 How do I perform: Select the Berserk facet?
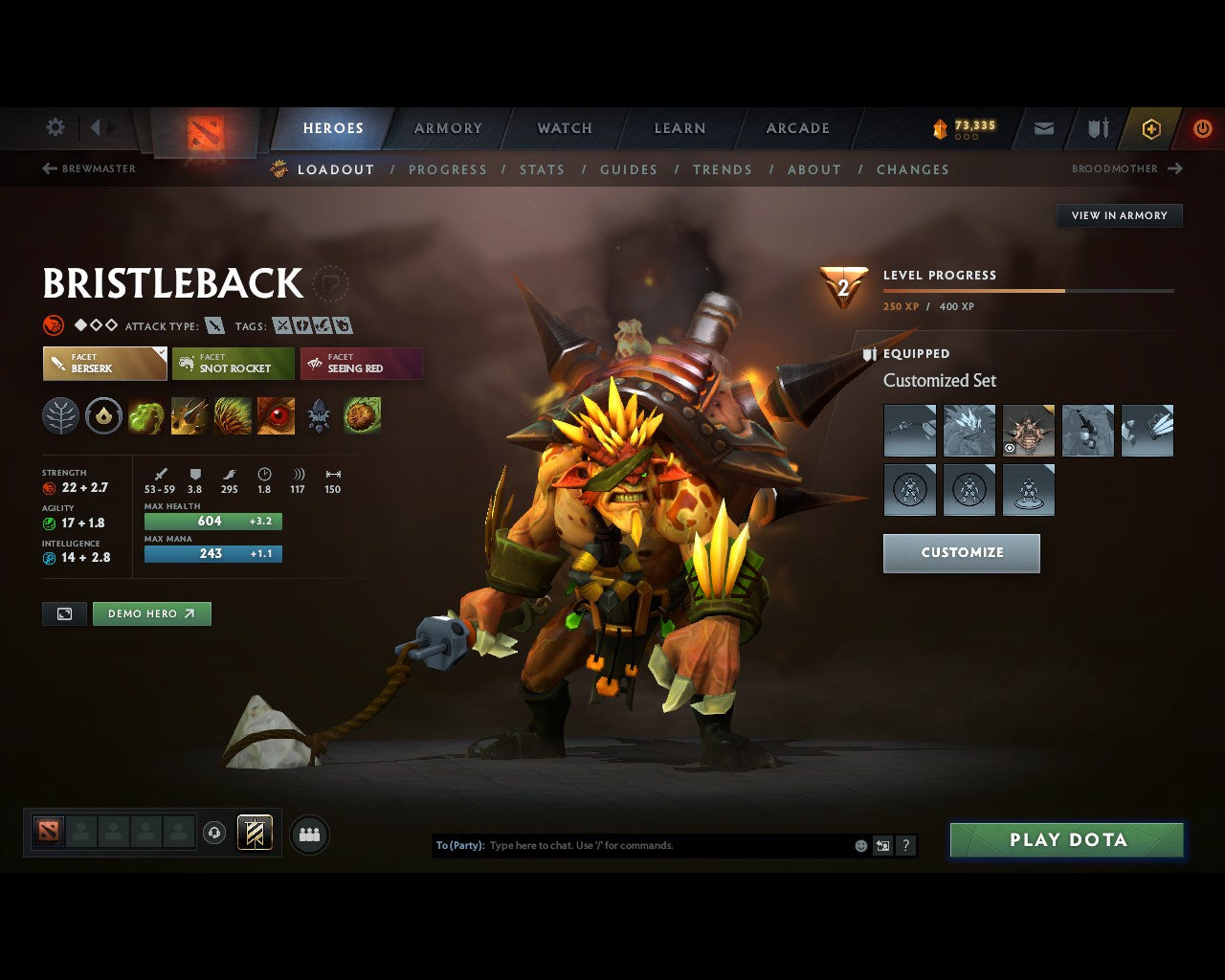103,364
